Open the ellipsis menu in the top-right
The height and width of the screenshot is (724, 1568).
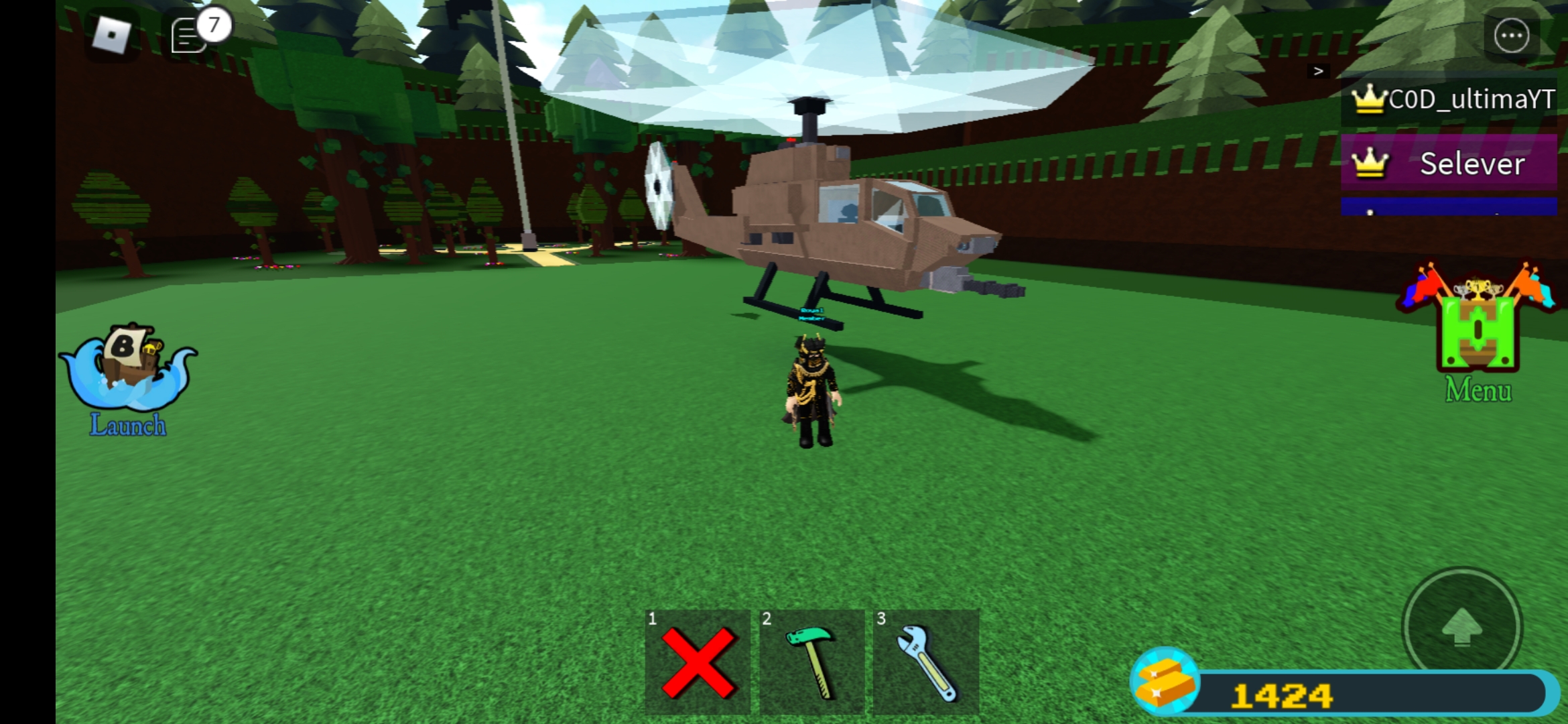(1512, 35)
